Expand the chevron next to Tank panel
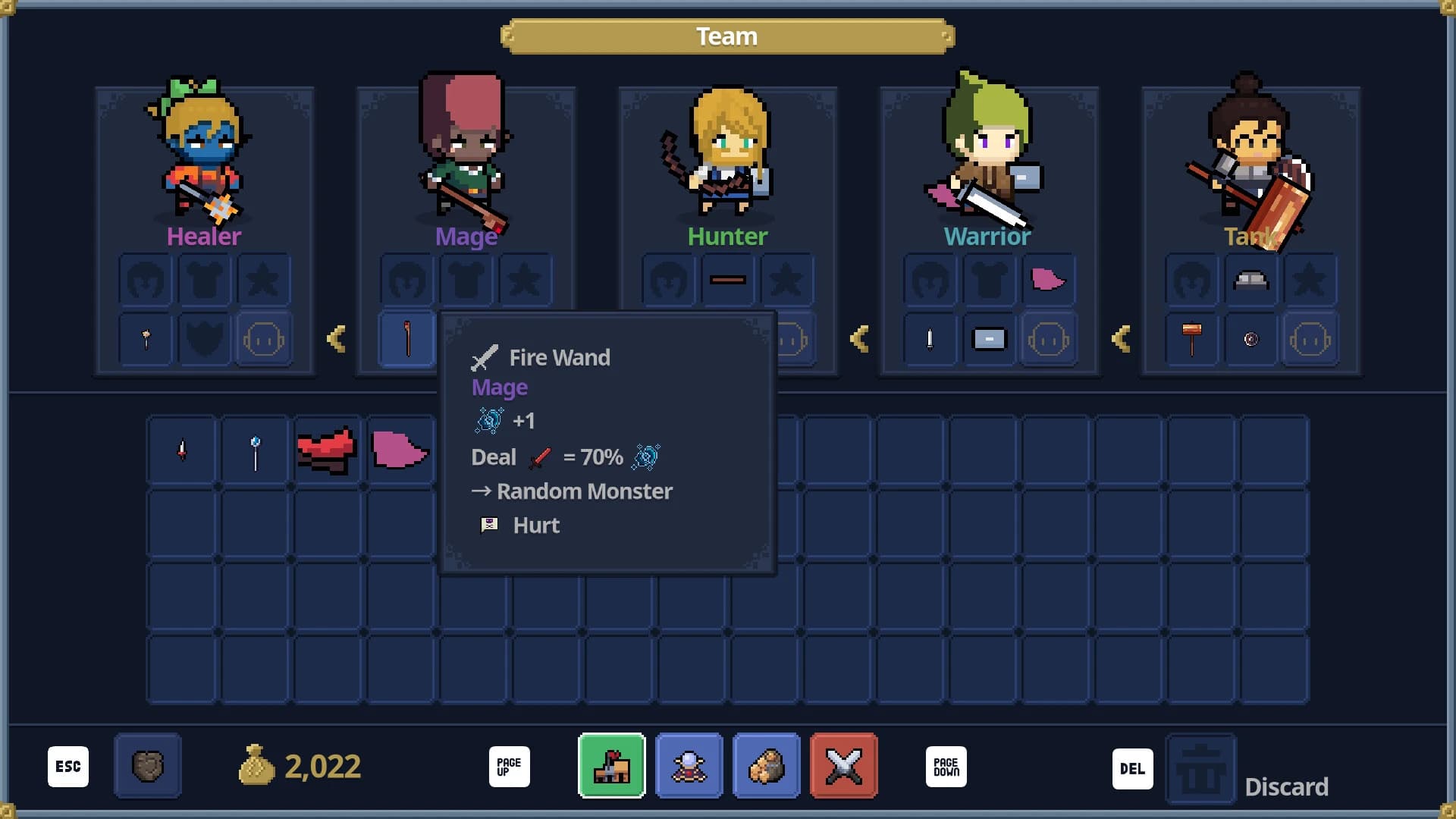1456x819 pixels. [1120, 339]
